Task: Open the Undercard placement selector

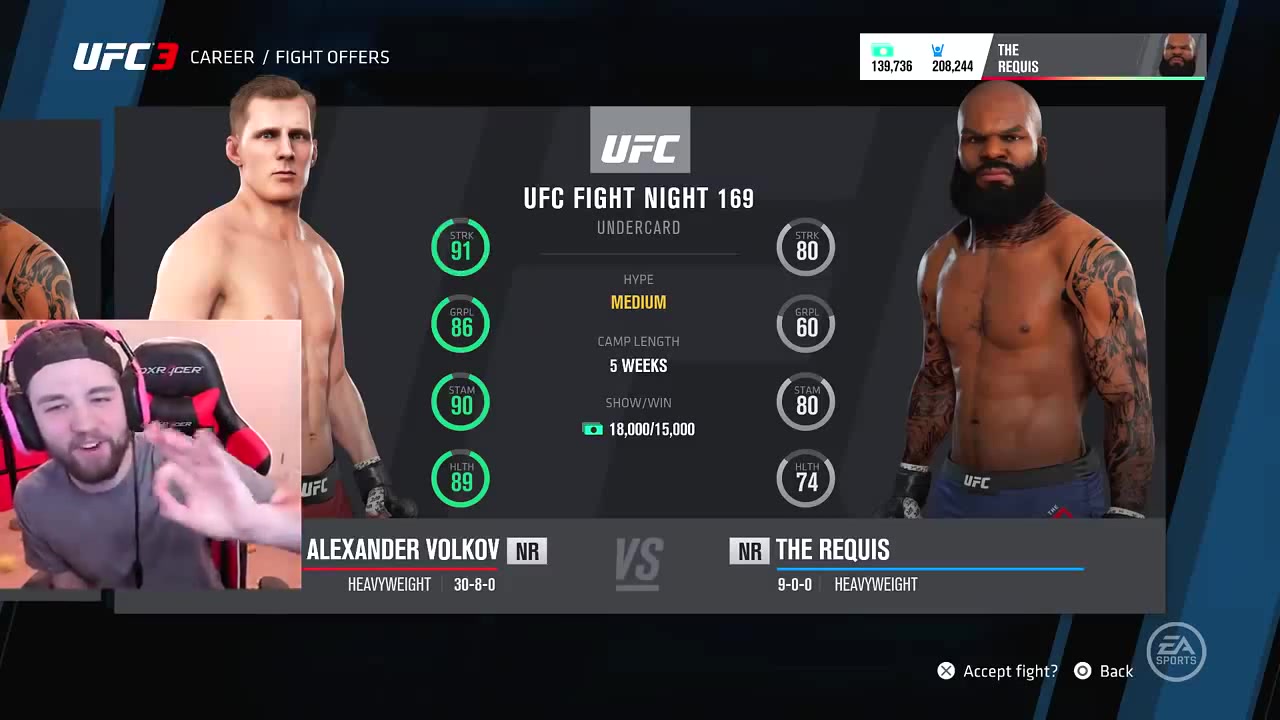Action: pos(639,227)
